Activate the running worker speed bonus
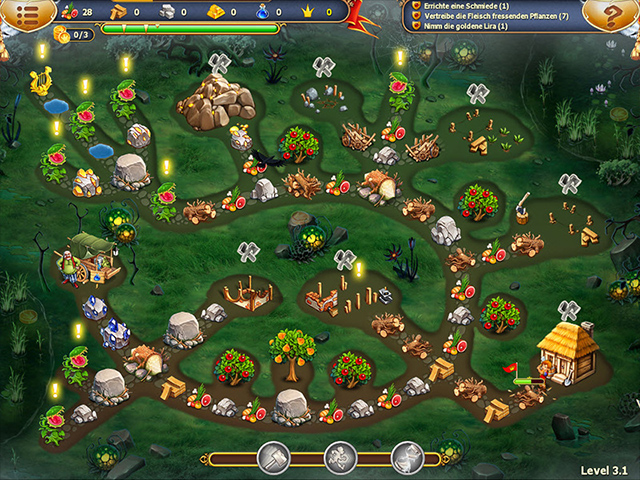The width and height of the screenshot is (640, 480). pos(340,459)
